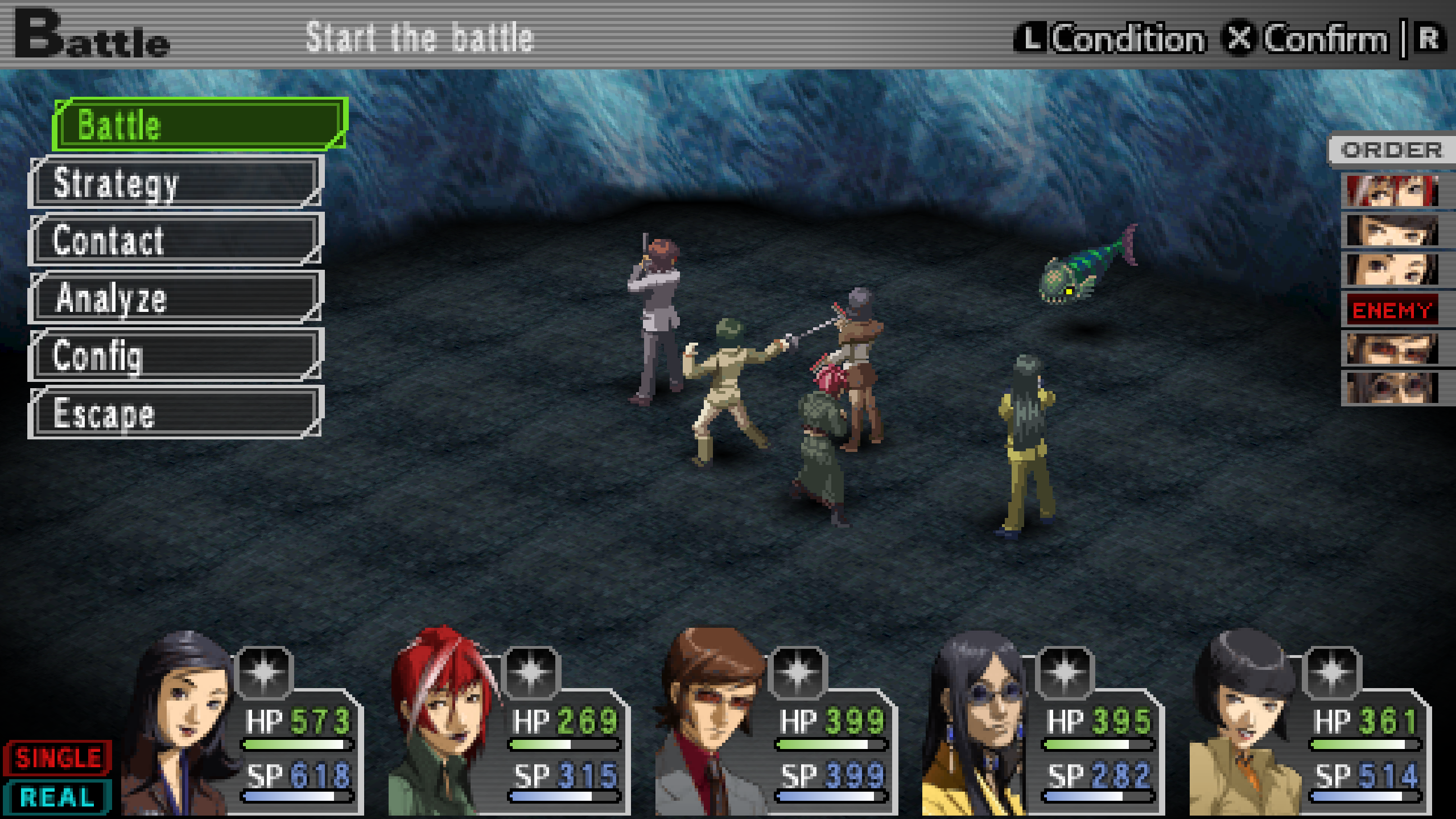Click the red-haired portrait atop the order list
The width and height of the screenshot is (1456, 819).
coord(1391,191)
